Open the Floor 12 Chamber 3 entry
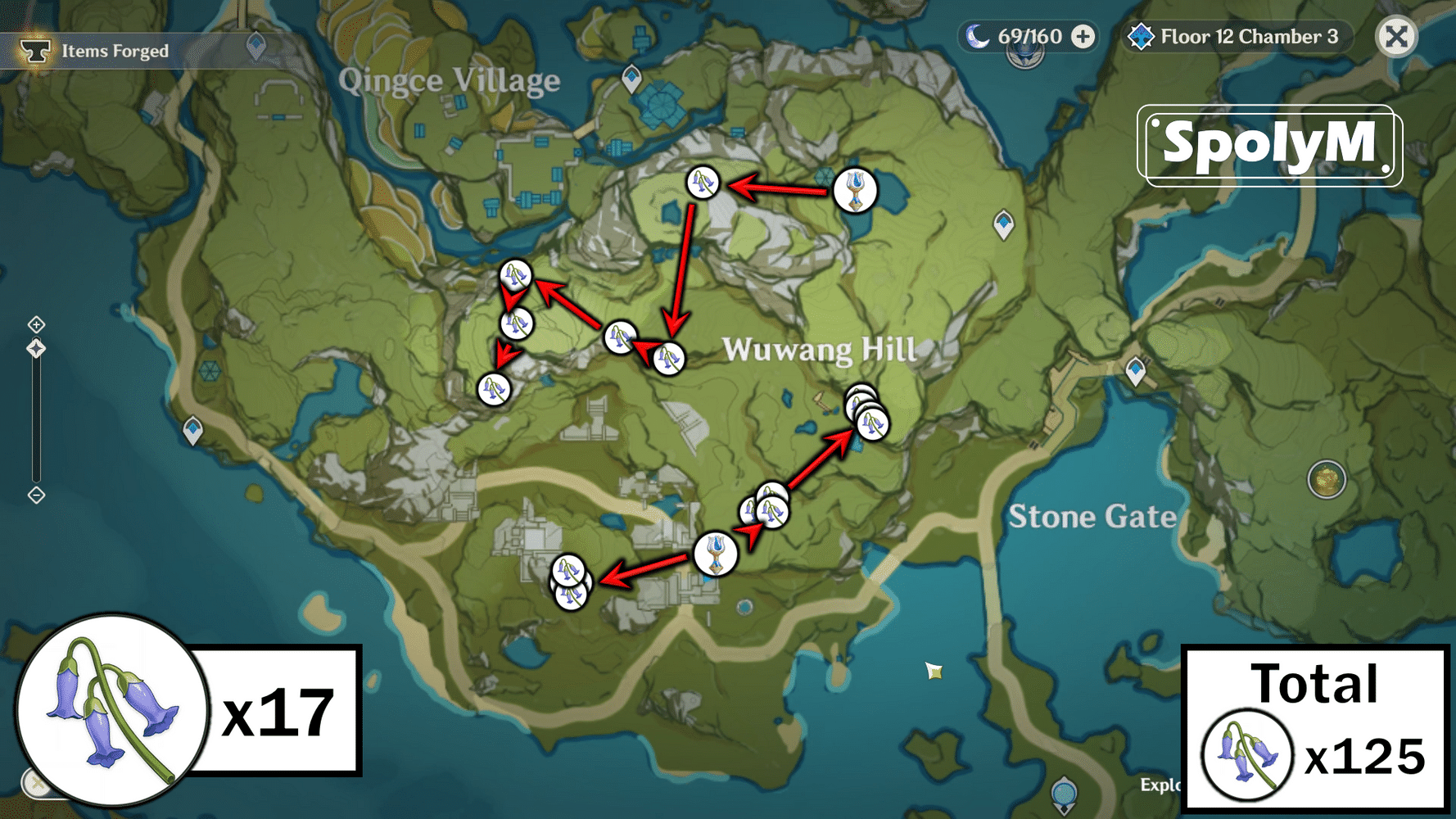Image resolution: width=1456 pixels, height=819 pixels. pos(1246,36)
